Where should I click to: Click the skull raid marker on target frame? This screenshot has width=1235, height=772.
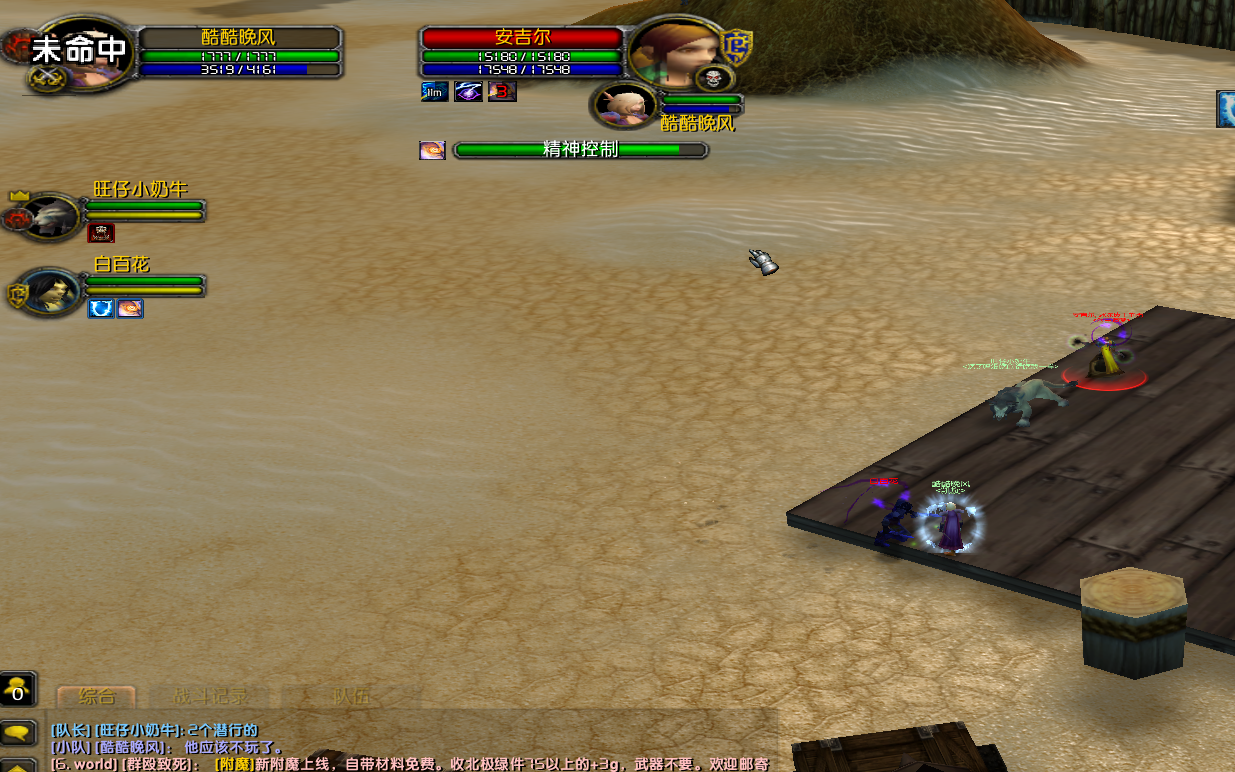coord(715,78)
